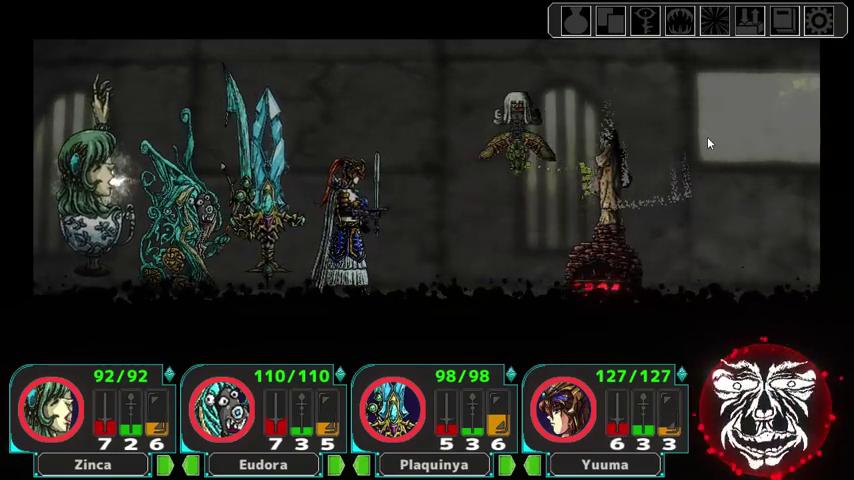
Task: Click the Plaquinya name plate
Action: (x=435, y=465)
